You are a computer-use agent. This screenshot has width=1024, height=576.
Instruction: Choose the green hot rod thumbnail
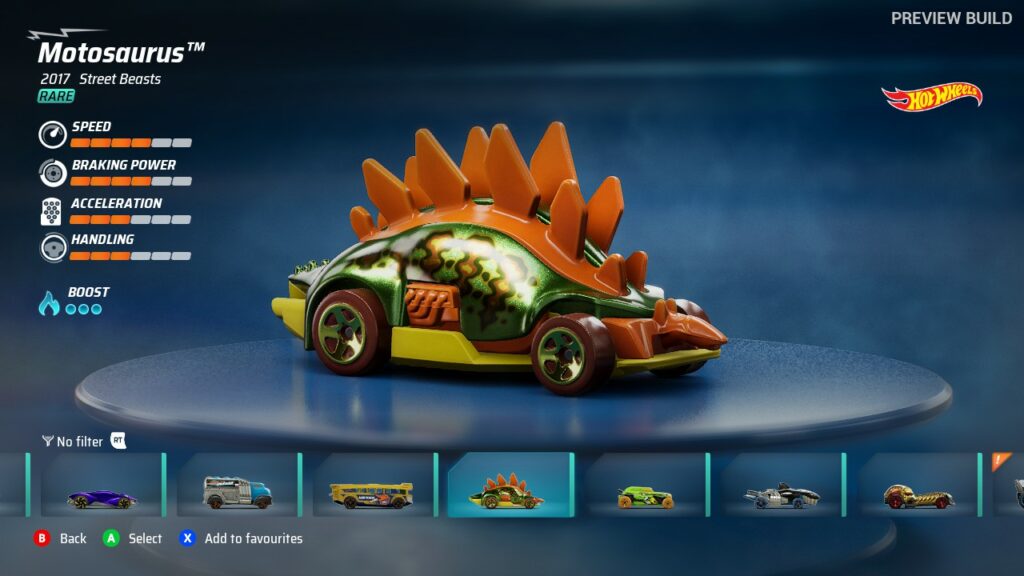645,485
